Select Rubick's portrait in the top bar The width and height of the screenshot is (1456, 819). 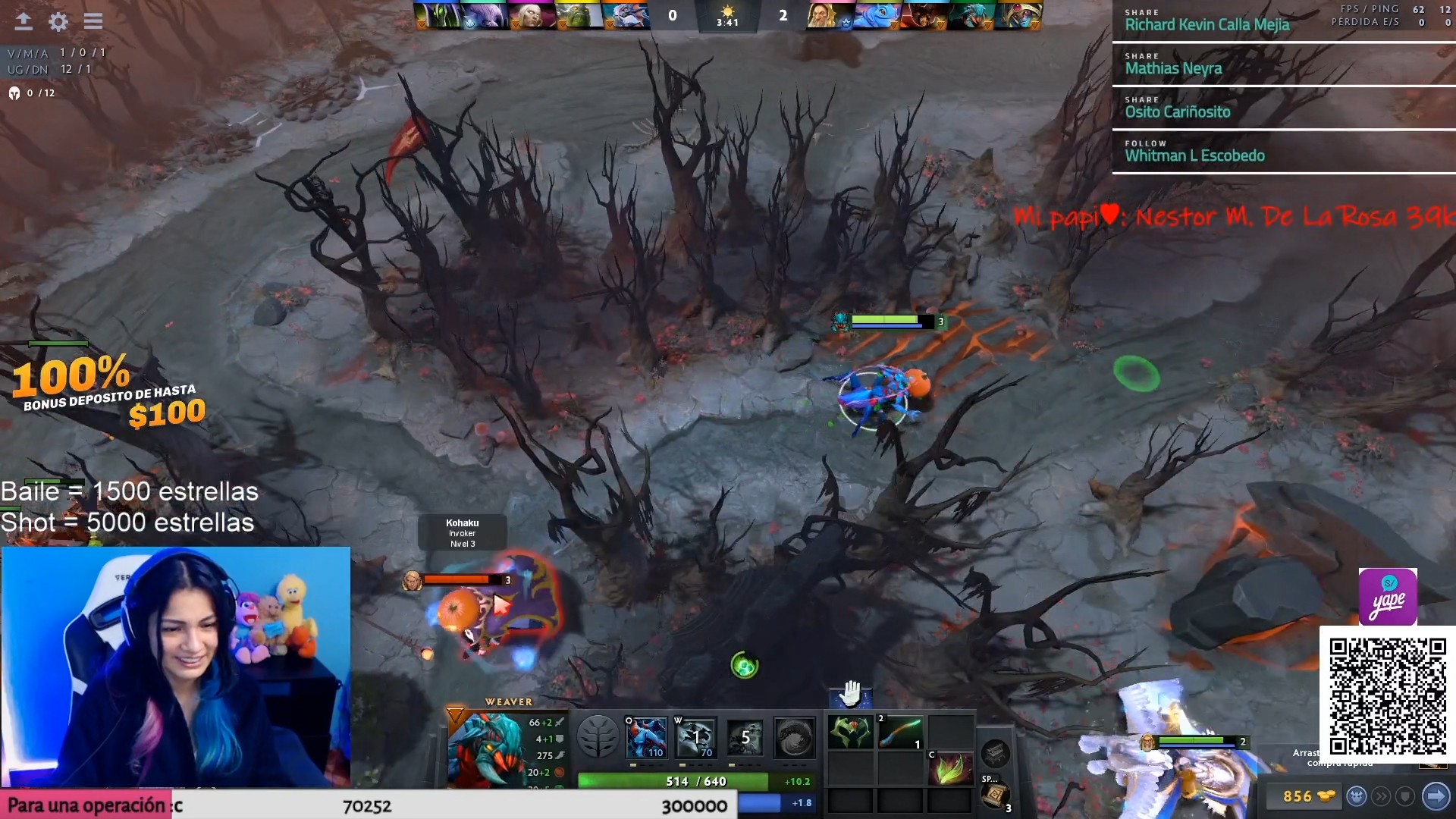(438, 15)
